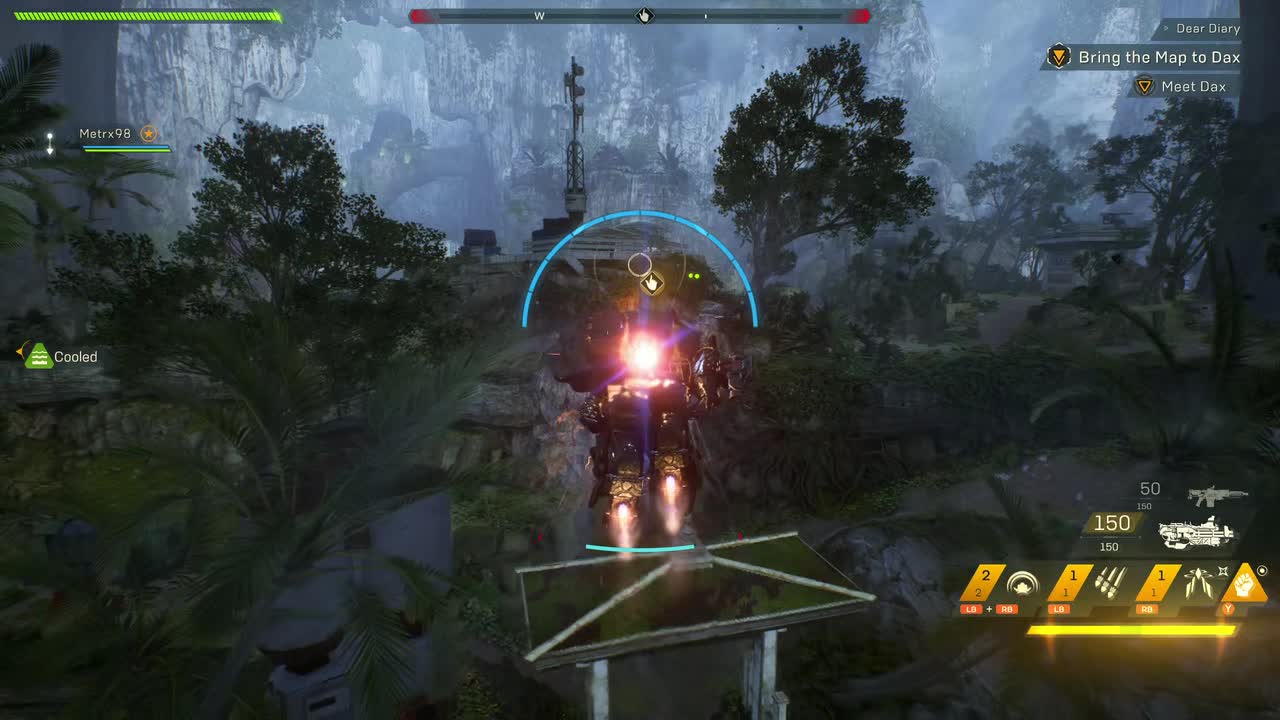Viewport: 1280px width, 720px height.
Task: Select the Meet Dax objective text
Action: [1196, 86]
